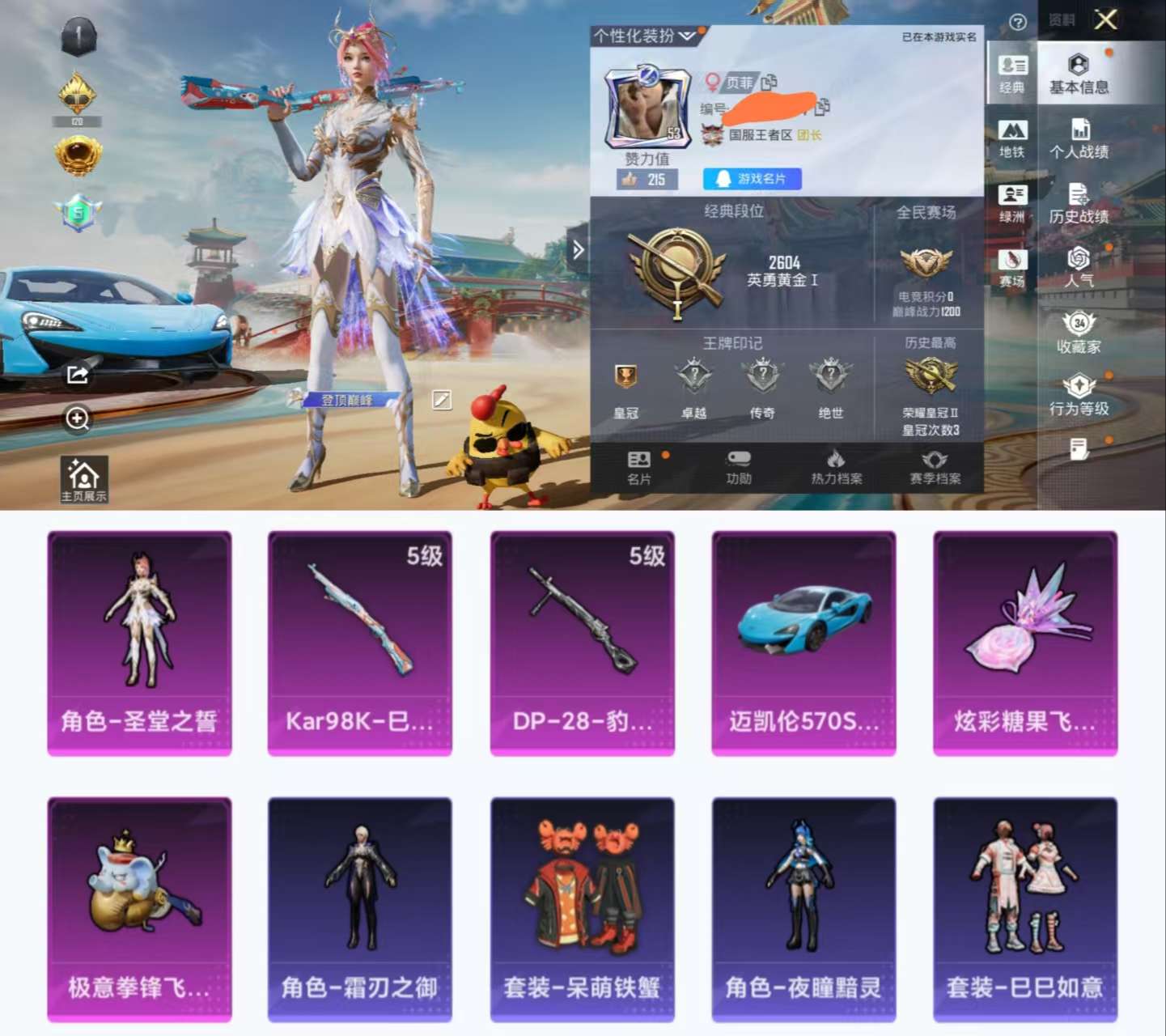1166x1036 pixels.
Task: Open the 收藏家 collector page
Action: coord(1079,332)
